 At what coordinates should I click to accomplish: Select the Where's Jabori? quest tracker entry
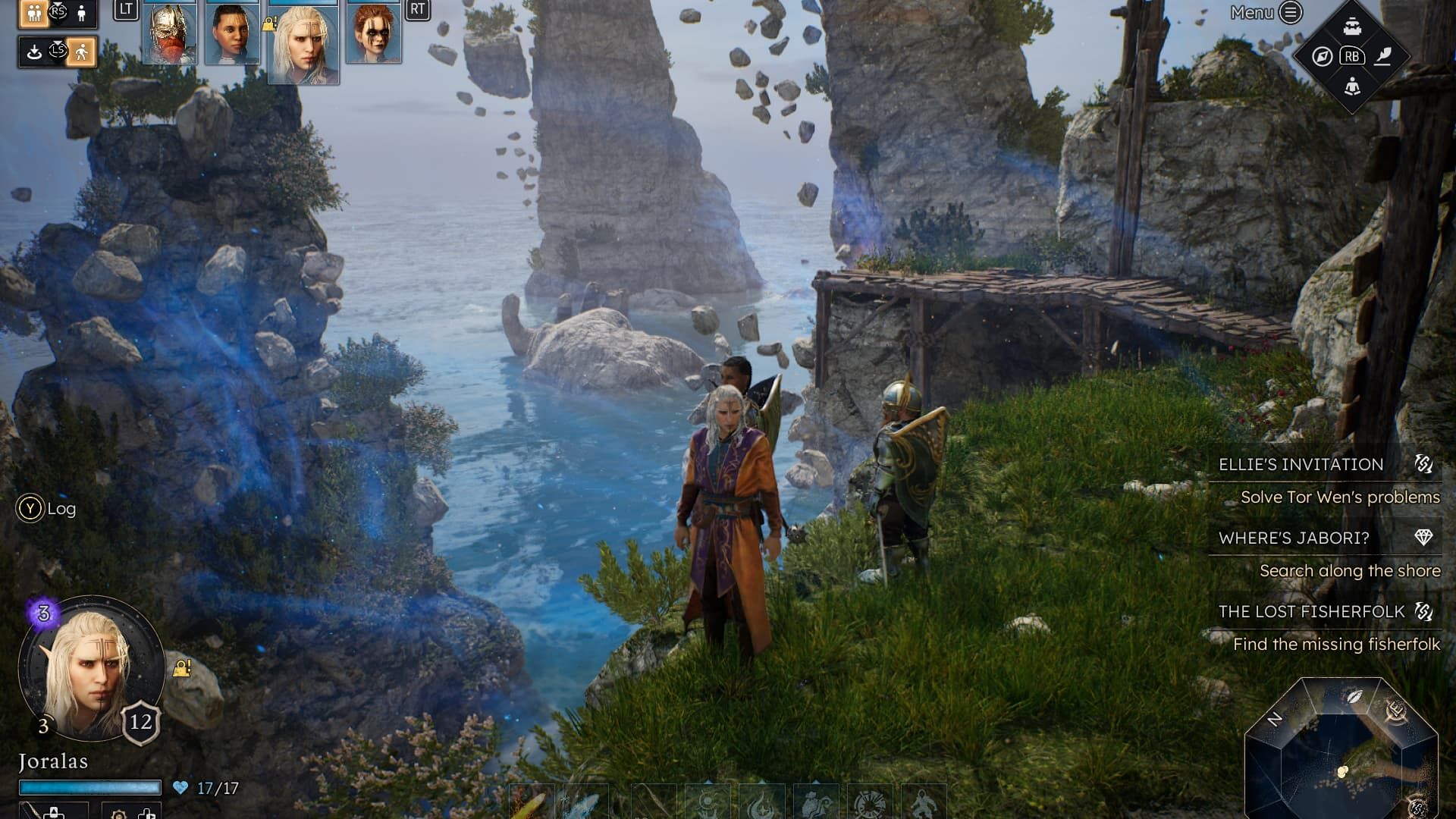click(x=1294, y=538)
